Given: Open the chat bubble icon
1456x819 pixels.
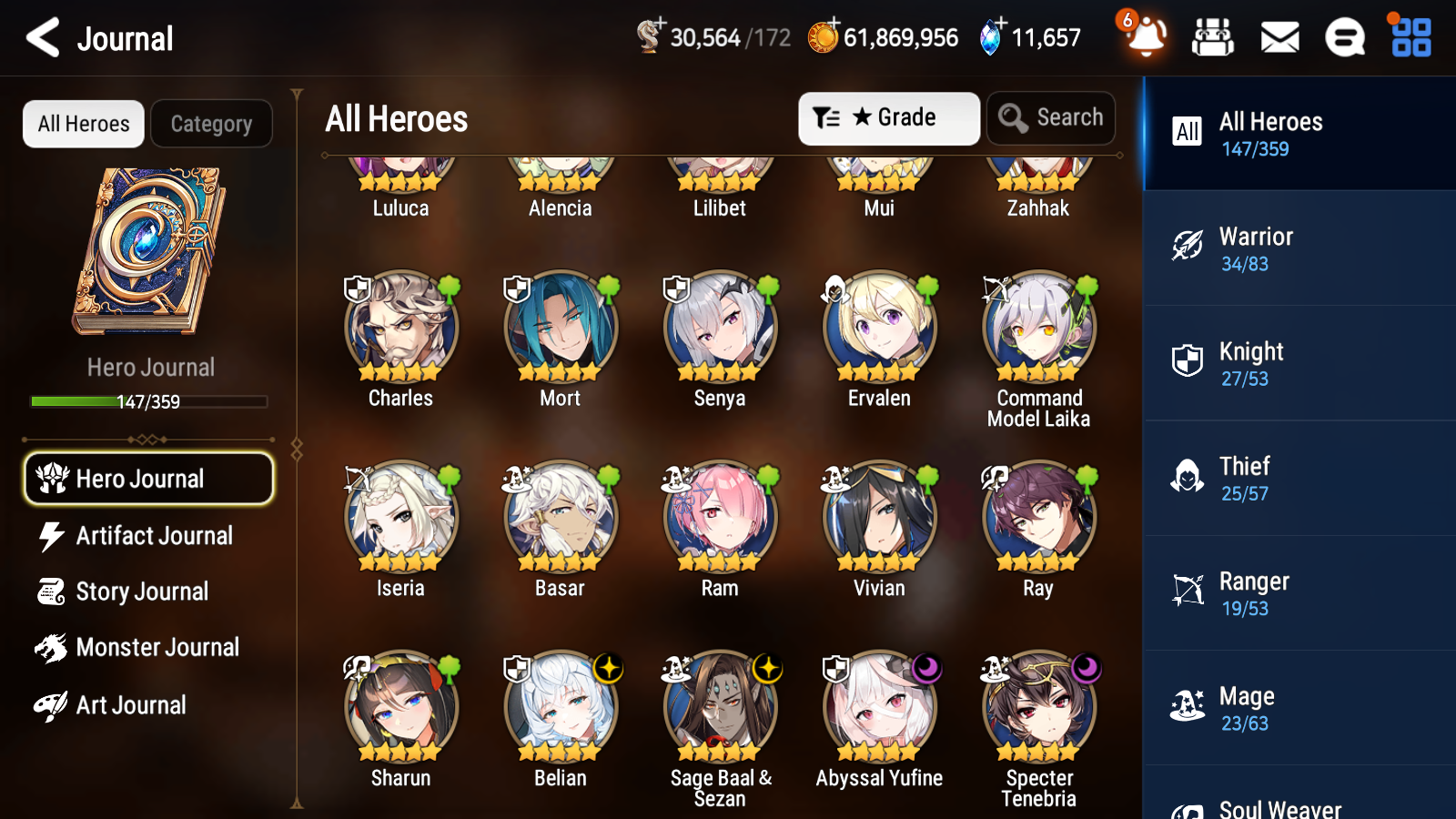Looking at the screenshot, I should tap(1343, 37).
